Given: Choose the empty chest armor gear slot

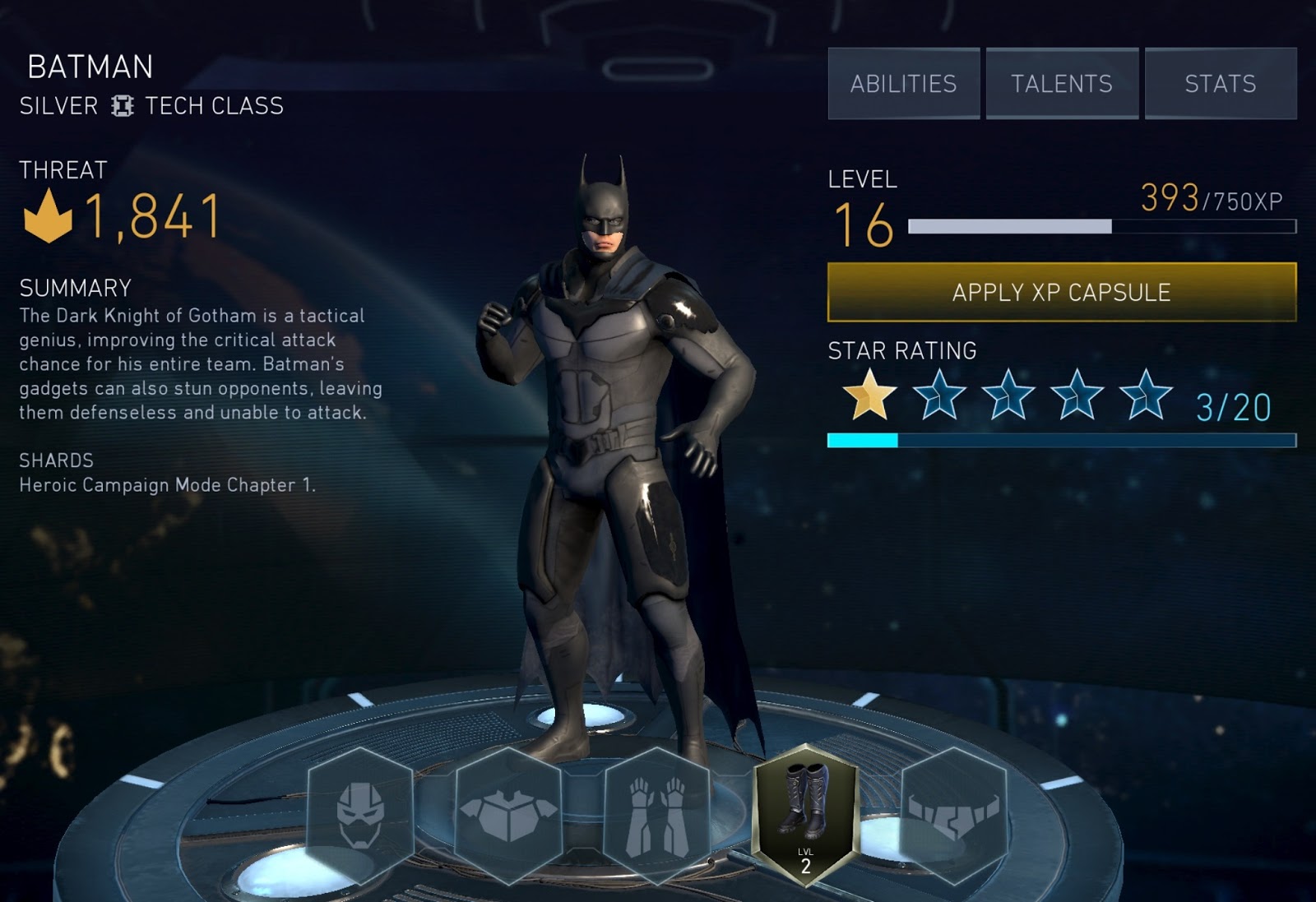Looking at the screenshot, I should pyautogui.click(x=508, y=814).
